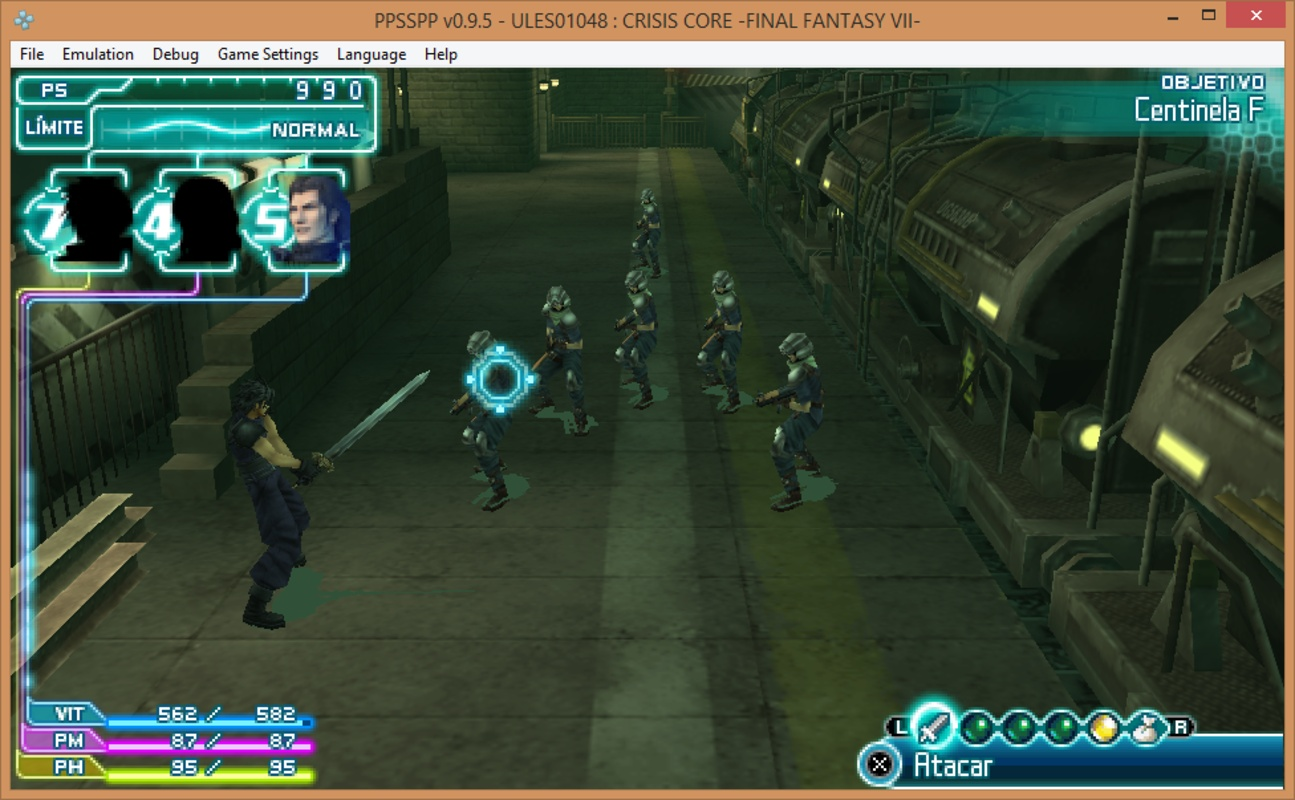The height and width of the screenshot is (800, 1295).
Task: Click the R shoulder button indicator
Action: click(x=1179, y=726)
